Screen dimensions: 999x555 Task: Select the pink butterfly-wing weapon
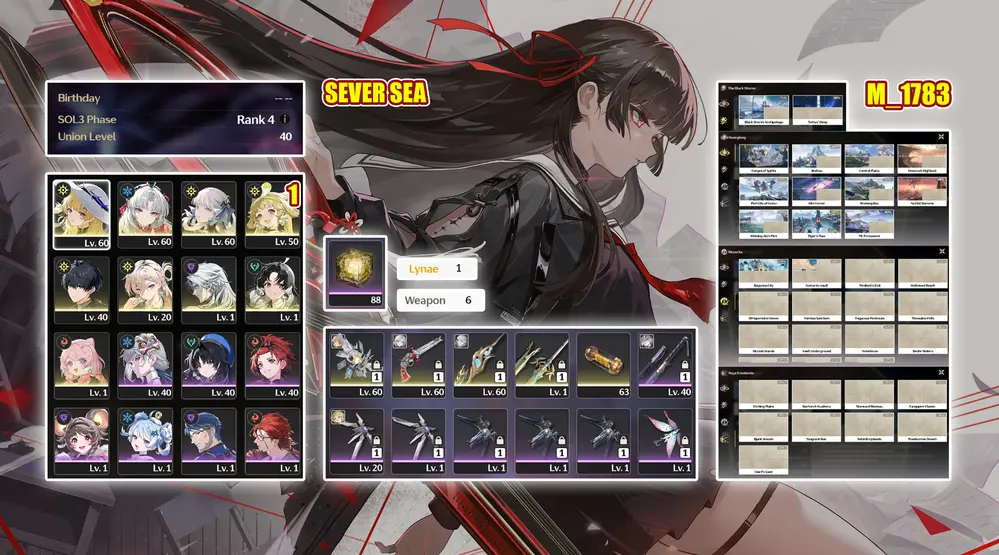[665, 439]
